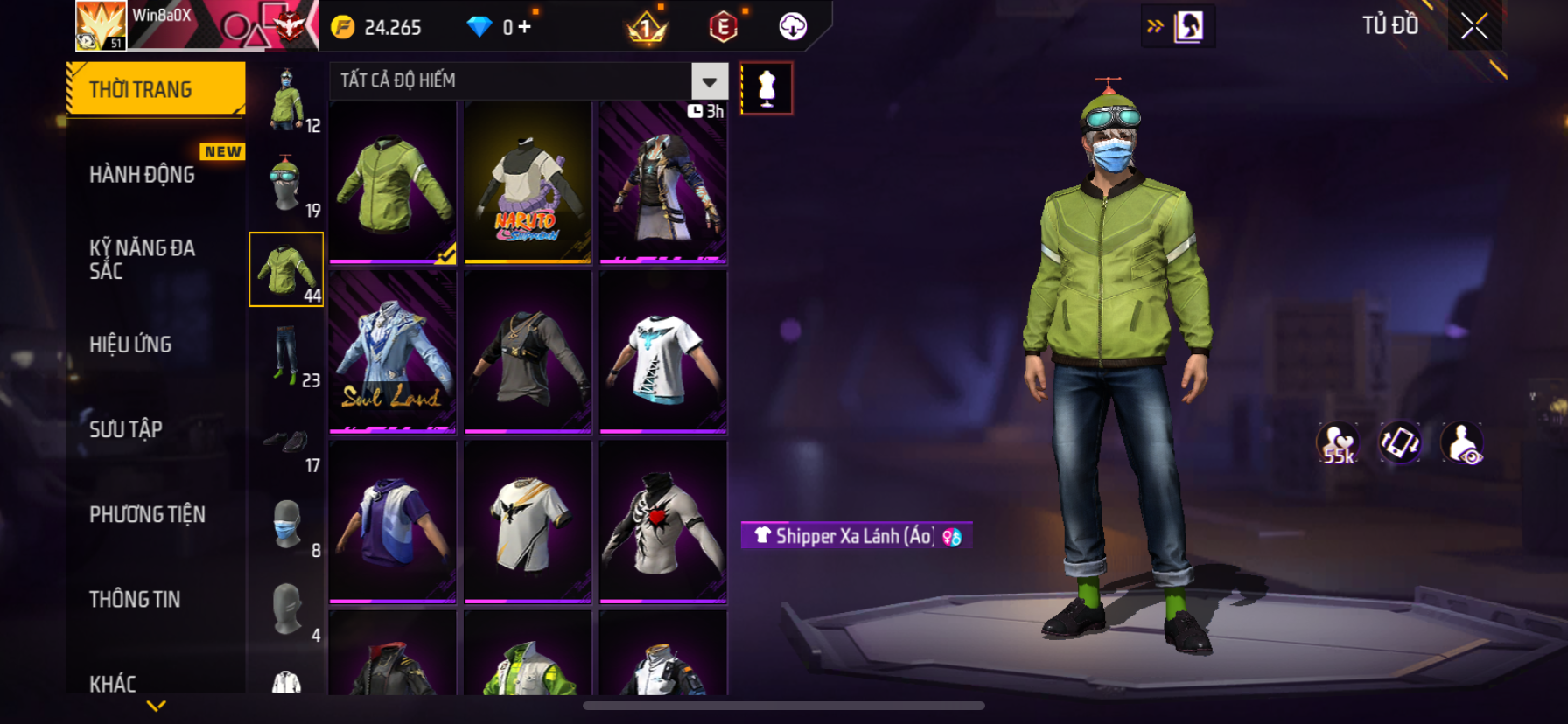Image resolution: width=1568 pixels, height=724 pixels.
Task: Open the shoes category with 17 items
Action: tap(287, 440)
